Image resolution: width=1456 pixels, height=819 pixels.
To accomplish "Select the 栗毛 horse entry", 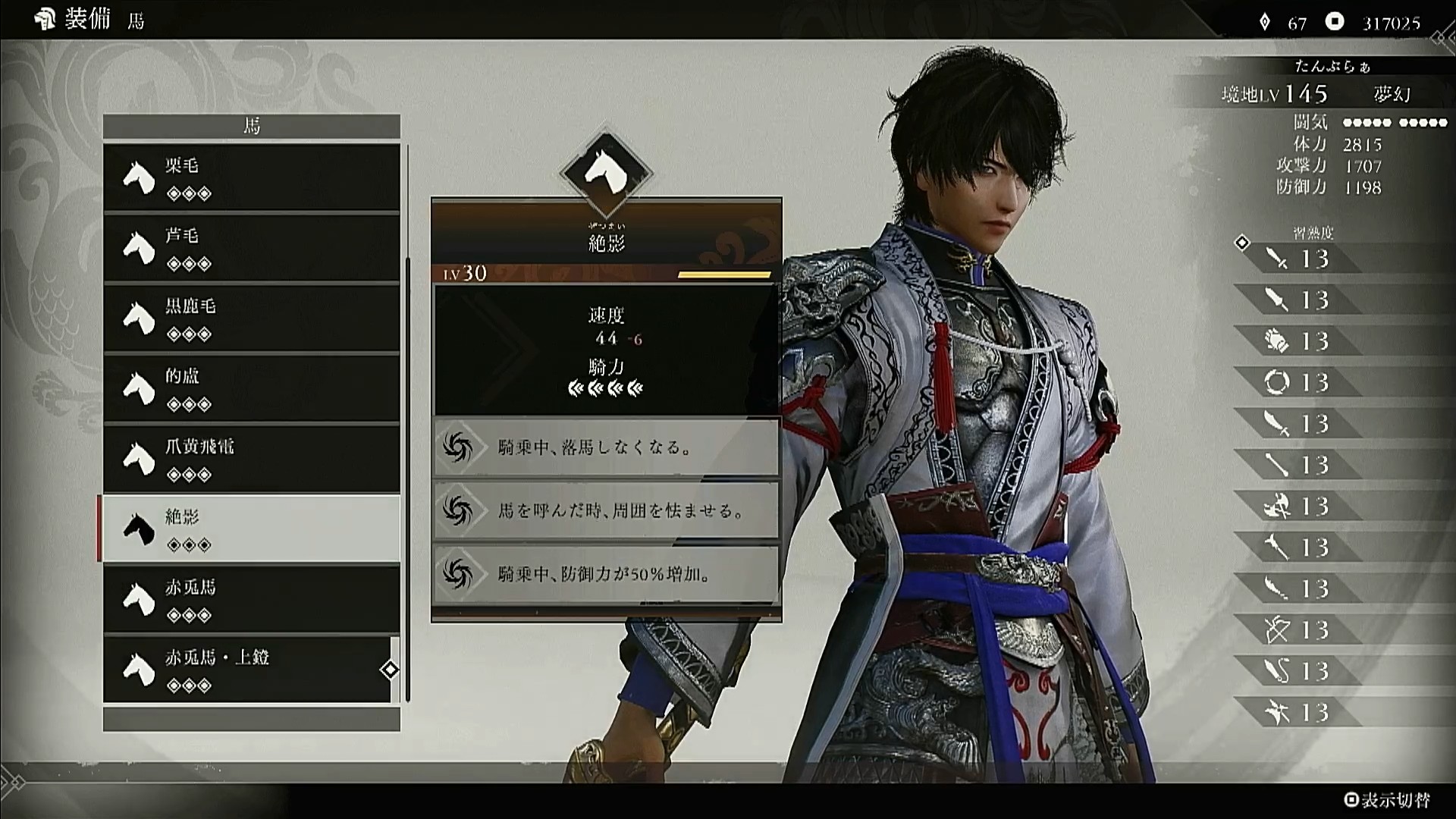I will point(251,177).
